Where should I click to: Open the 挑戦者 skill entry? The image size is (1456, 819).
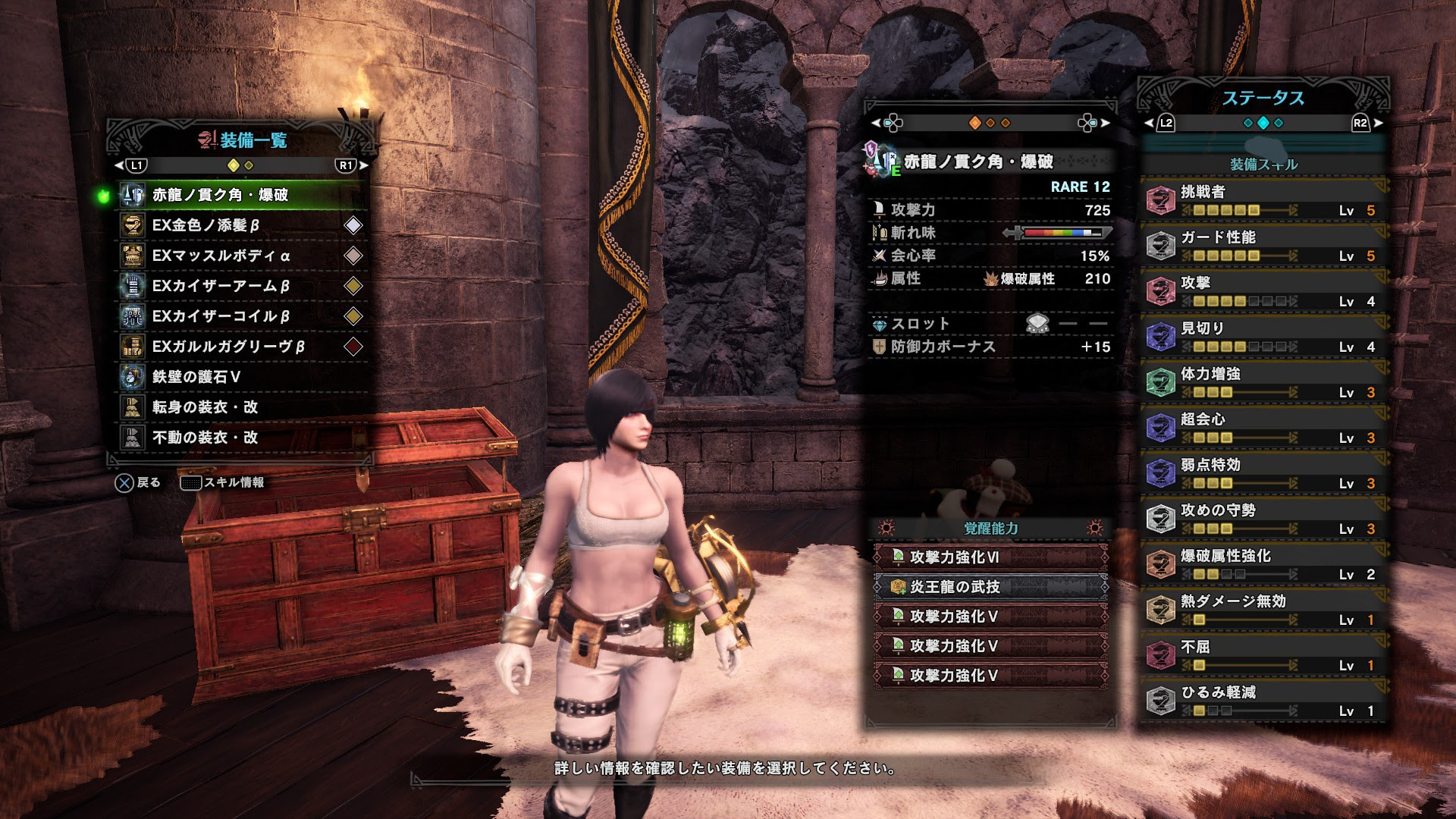pos(1263,200)
